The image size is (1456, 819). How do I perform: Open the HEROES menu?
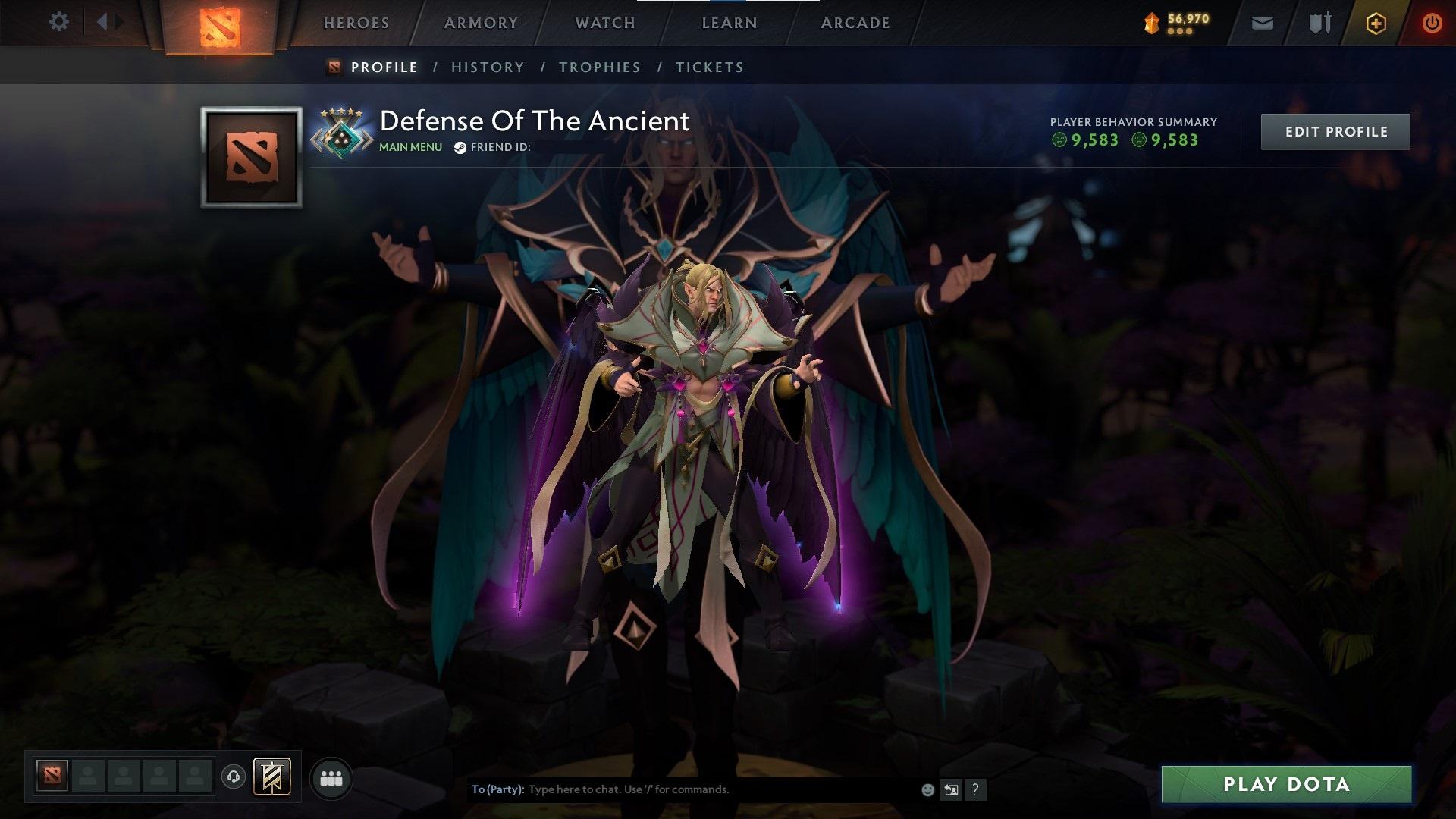(356, 22)
